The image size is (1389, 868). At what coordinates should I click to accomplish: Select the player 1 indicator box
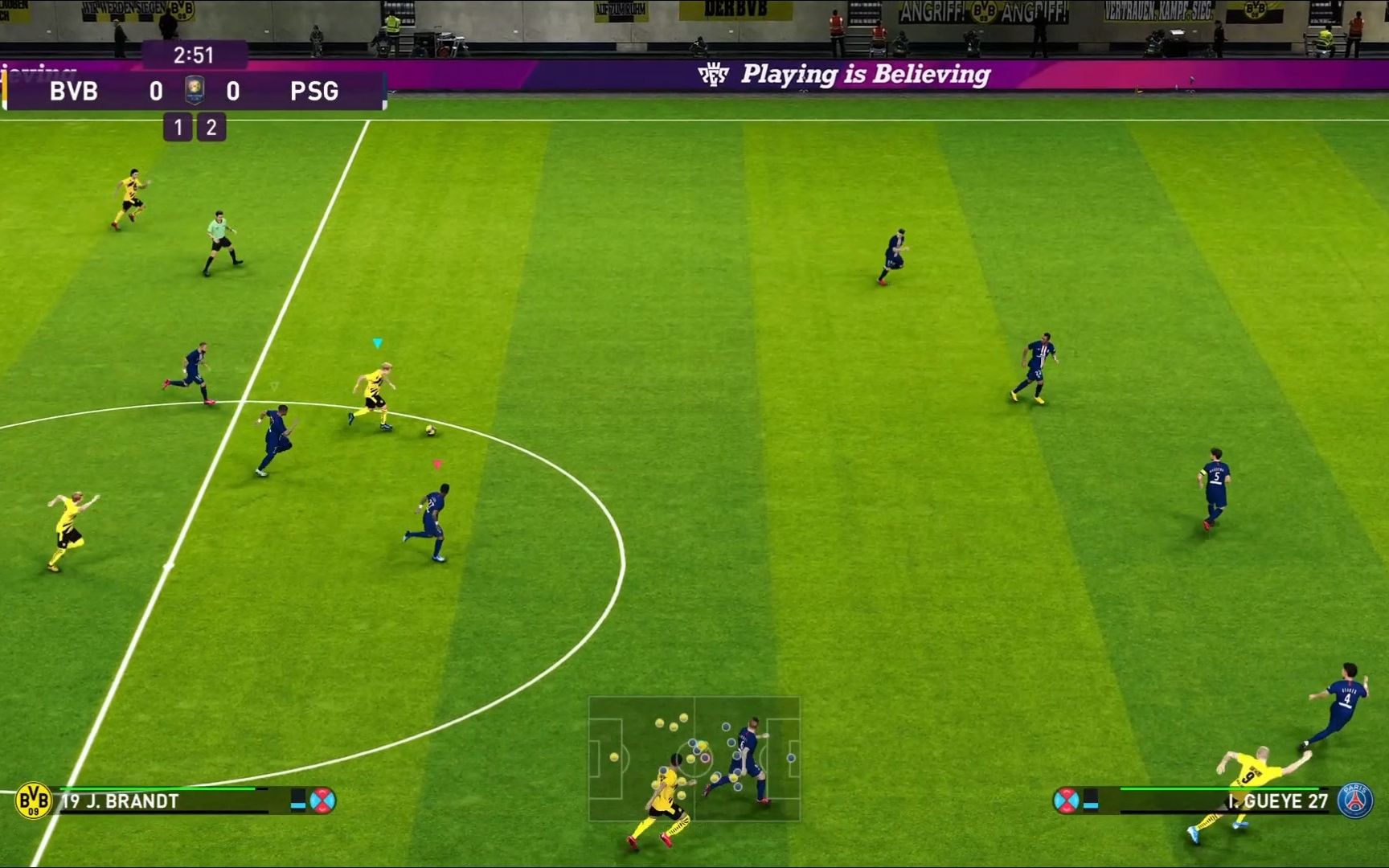click(178, 127)
